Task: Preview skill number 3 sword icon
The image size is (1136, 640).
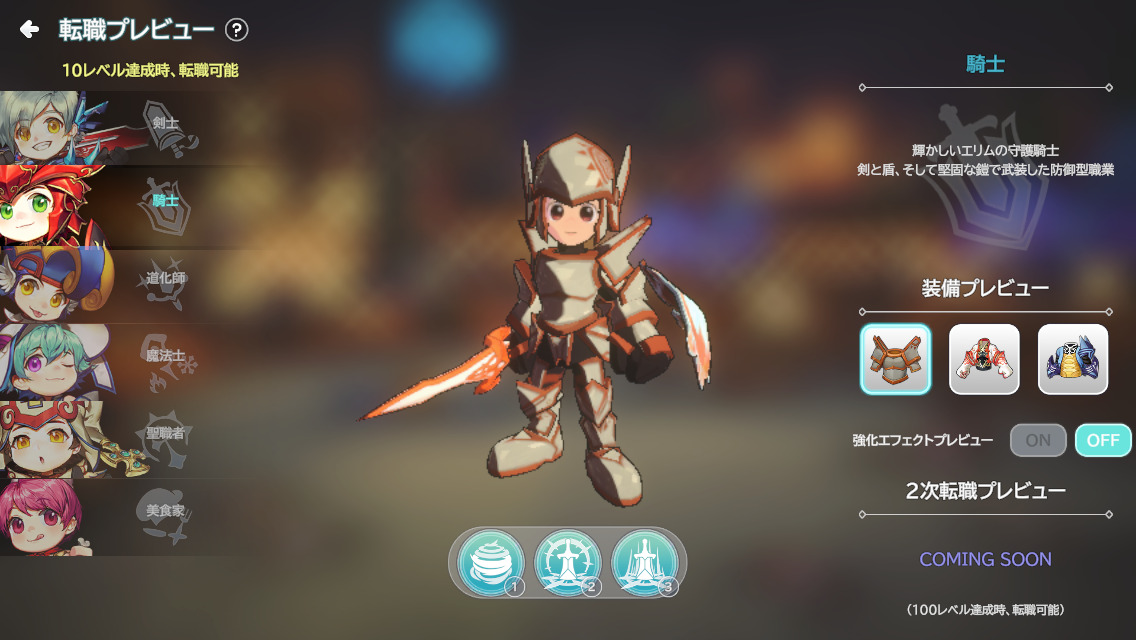Action: click(644, 563)
